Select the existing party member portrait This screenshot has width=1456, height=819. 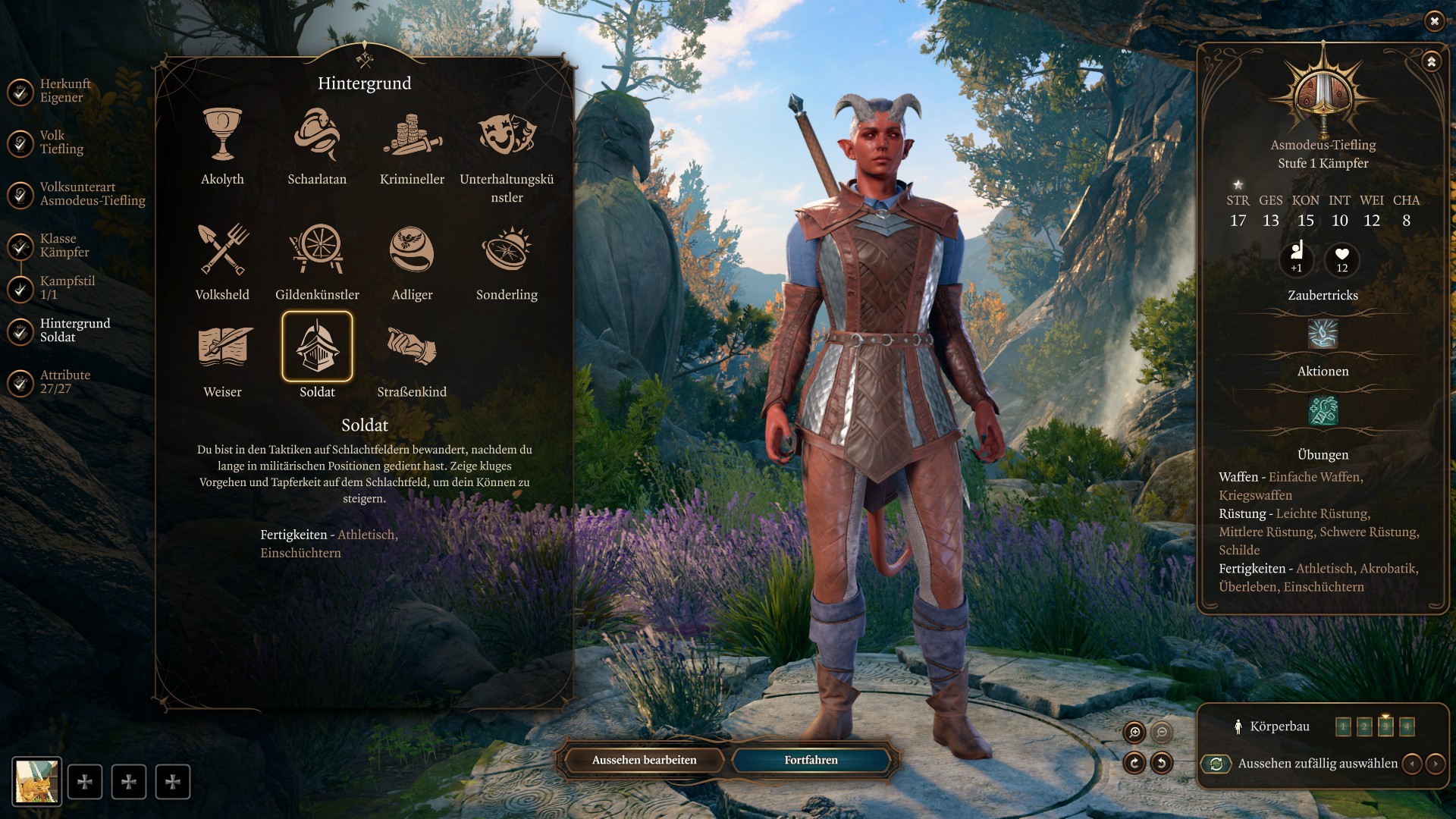pyautogui.click(x=36, y=781)
